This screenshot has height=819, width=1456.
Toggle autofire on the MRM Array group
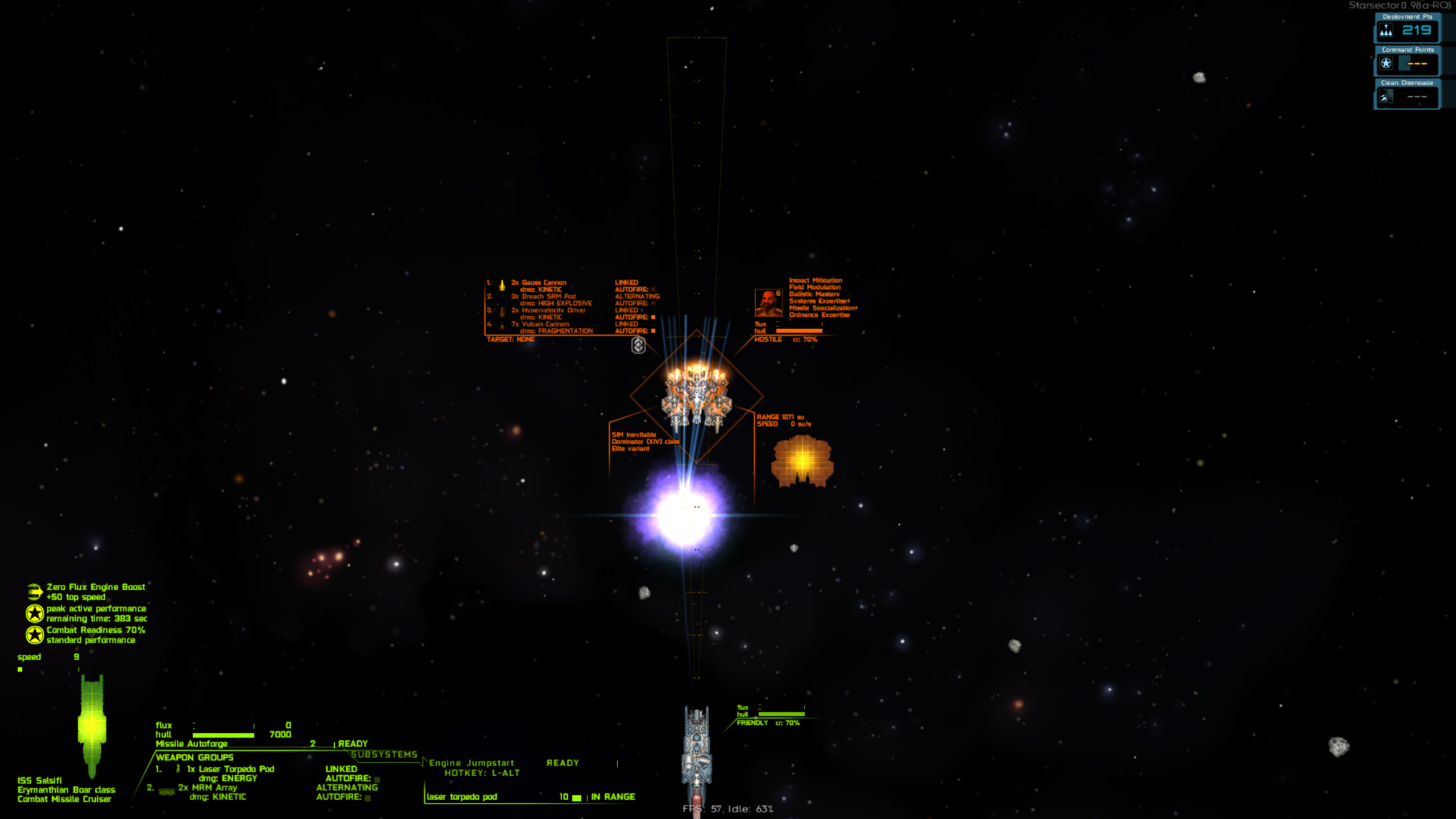367,799
